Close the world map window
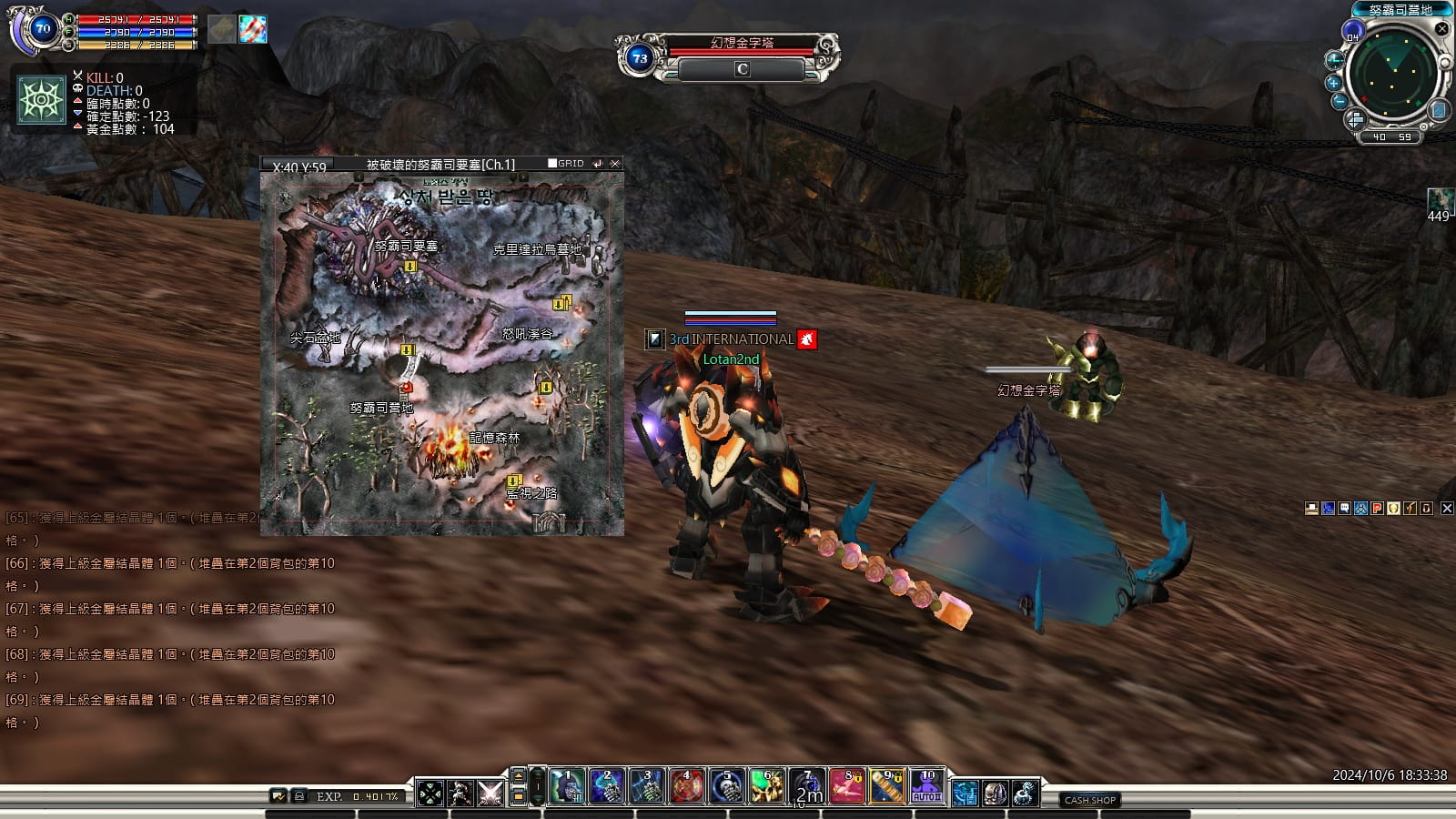This screenshot has width=1456, height=819. tap(615, 164)
